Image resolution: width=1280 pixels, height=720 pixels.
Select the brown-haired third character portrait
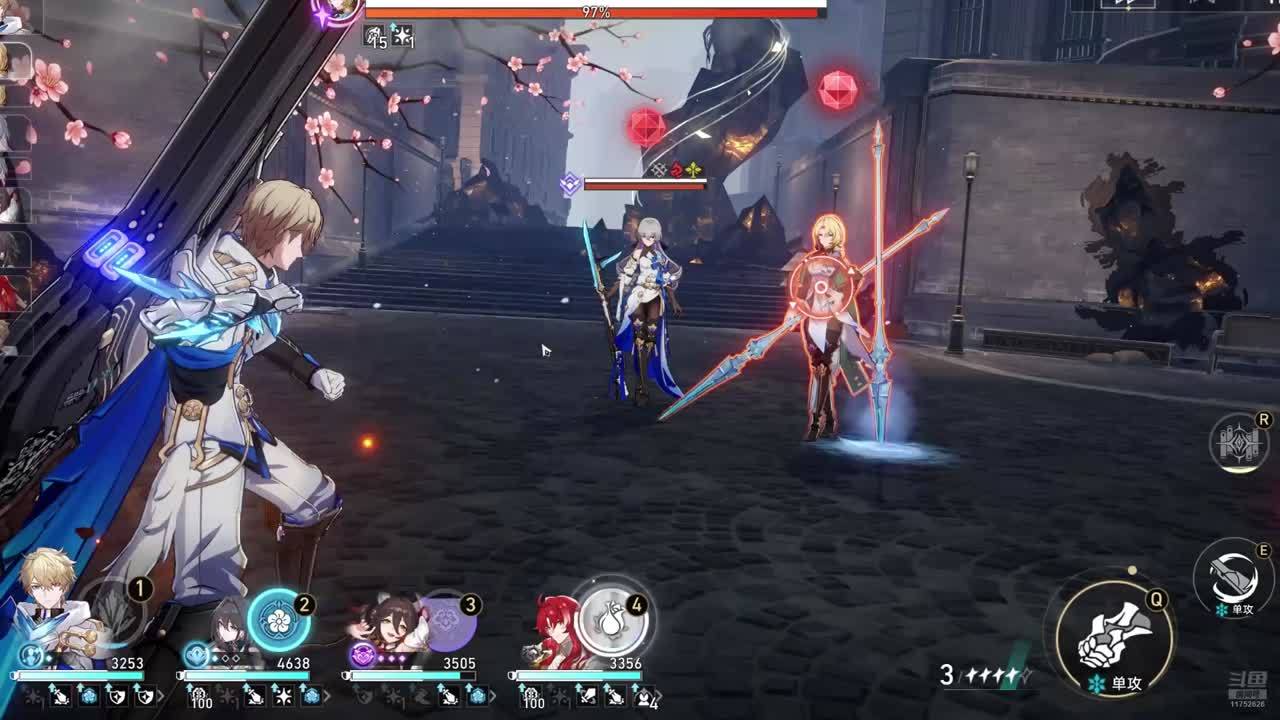[390, 630]
